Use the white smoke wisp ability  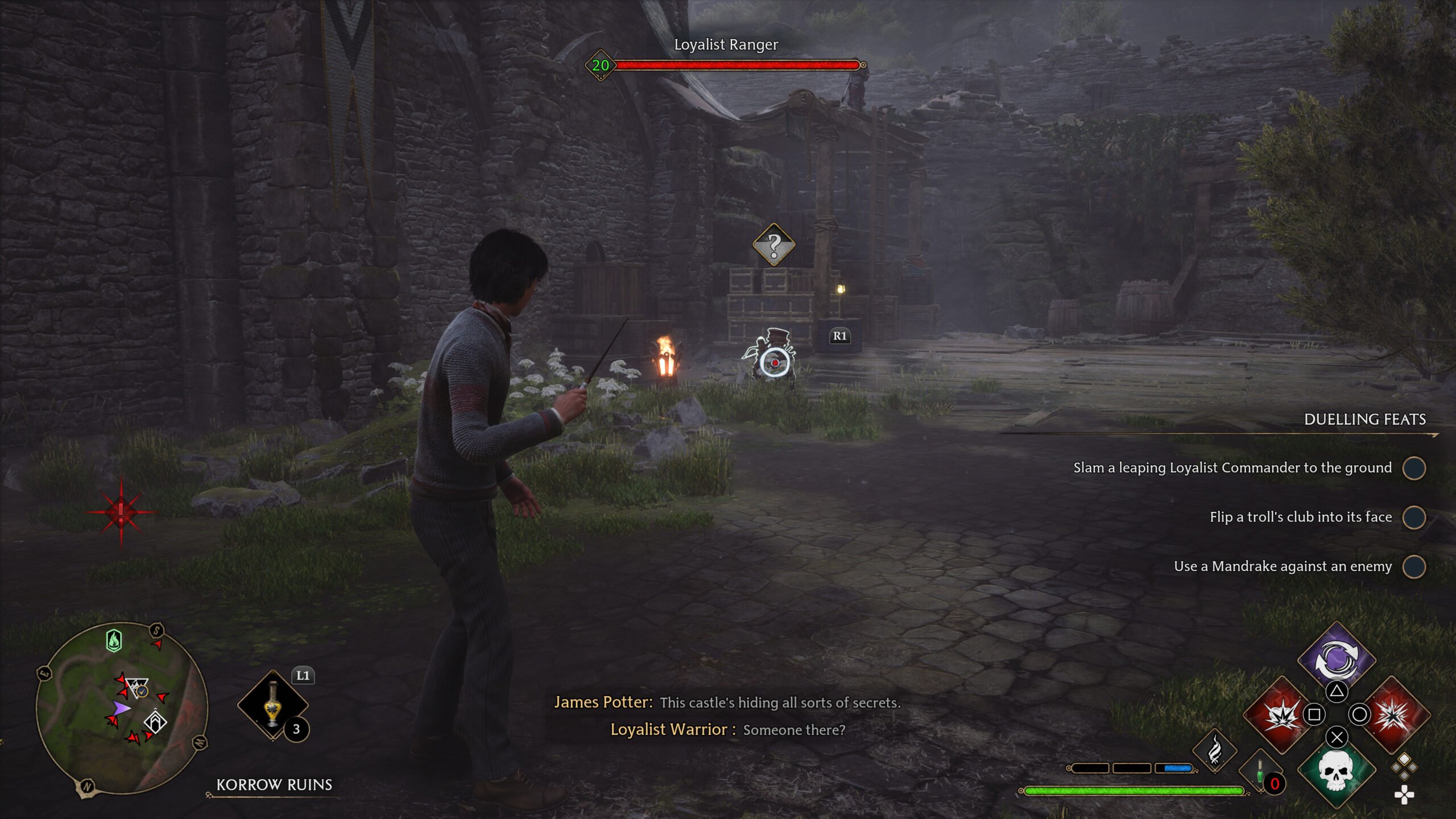tap(1215, 751)
